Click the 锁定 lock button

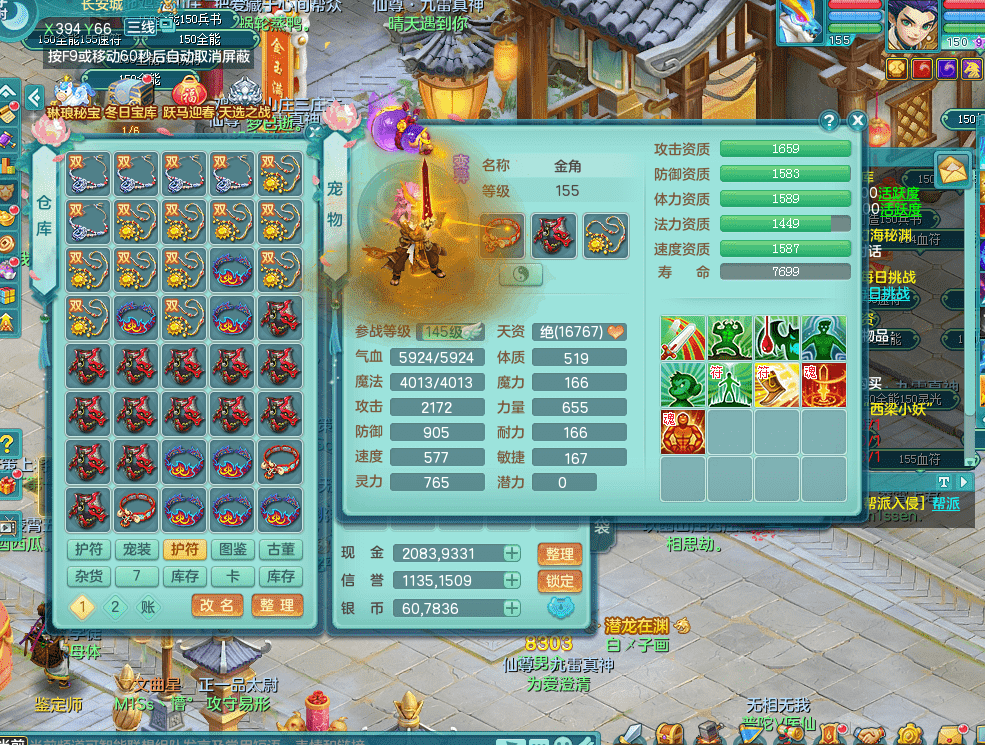point(560,581)
